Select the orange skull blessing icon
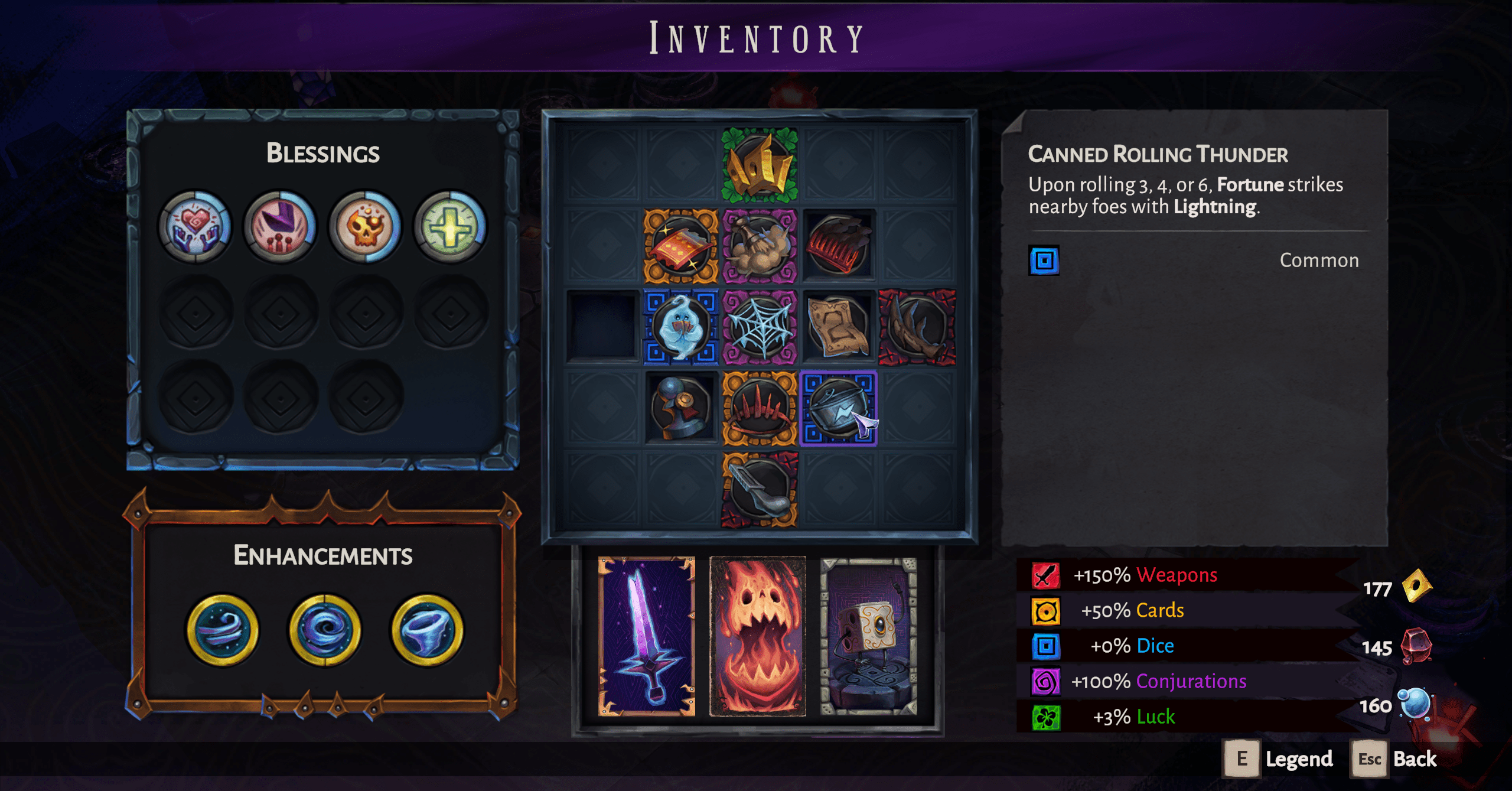This screenshot has height=791, width=1512. pyautogui.click(x=365, y=226)
